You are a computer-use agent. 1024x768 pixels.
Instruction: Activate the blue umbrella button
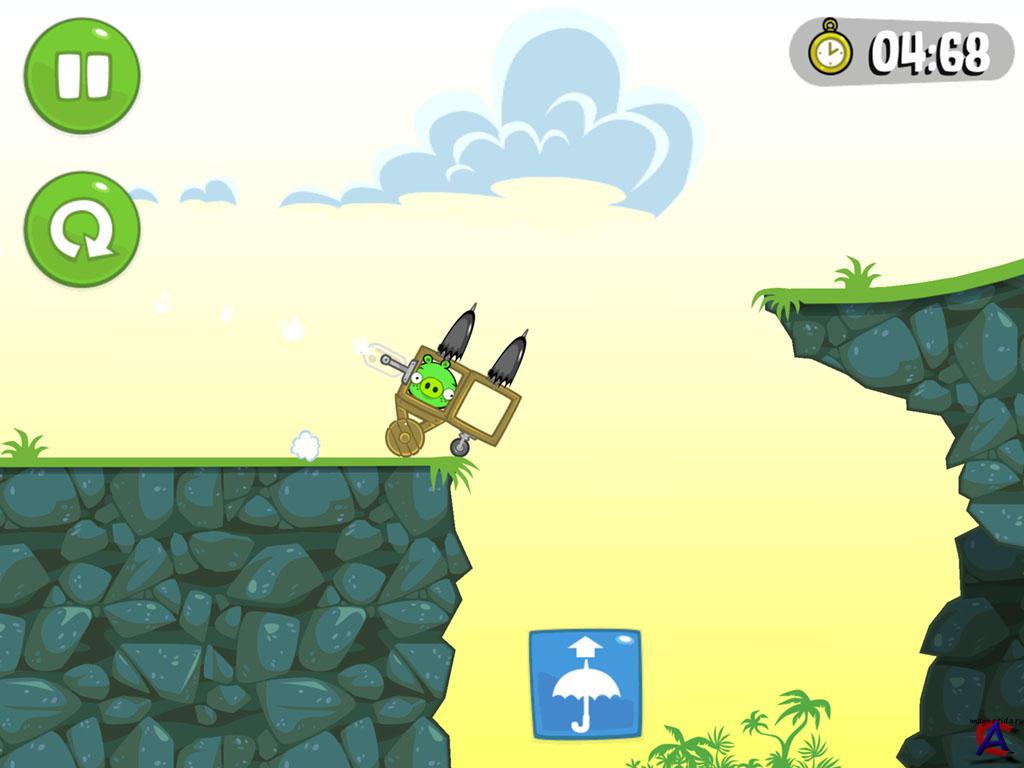point(585,684)
